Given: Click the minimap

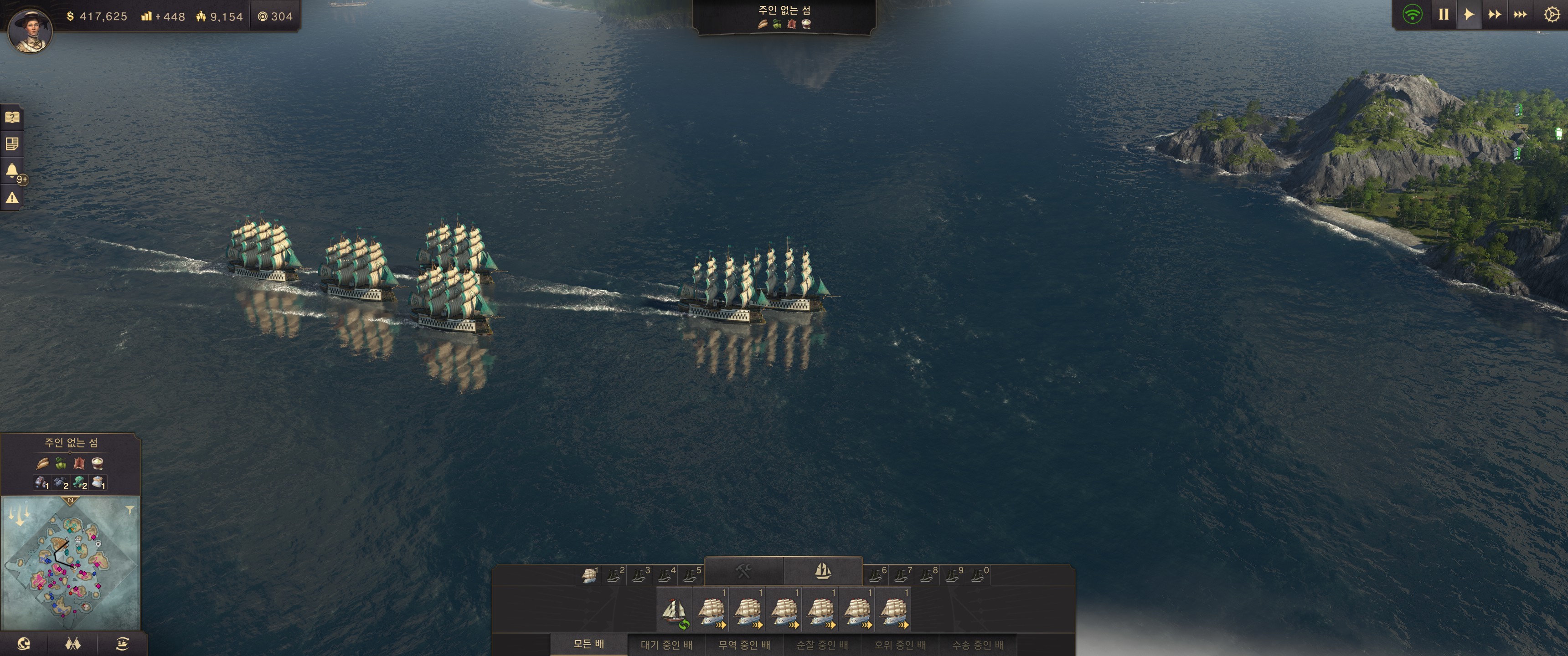Looking at the screenshot, I should point(70,563).
